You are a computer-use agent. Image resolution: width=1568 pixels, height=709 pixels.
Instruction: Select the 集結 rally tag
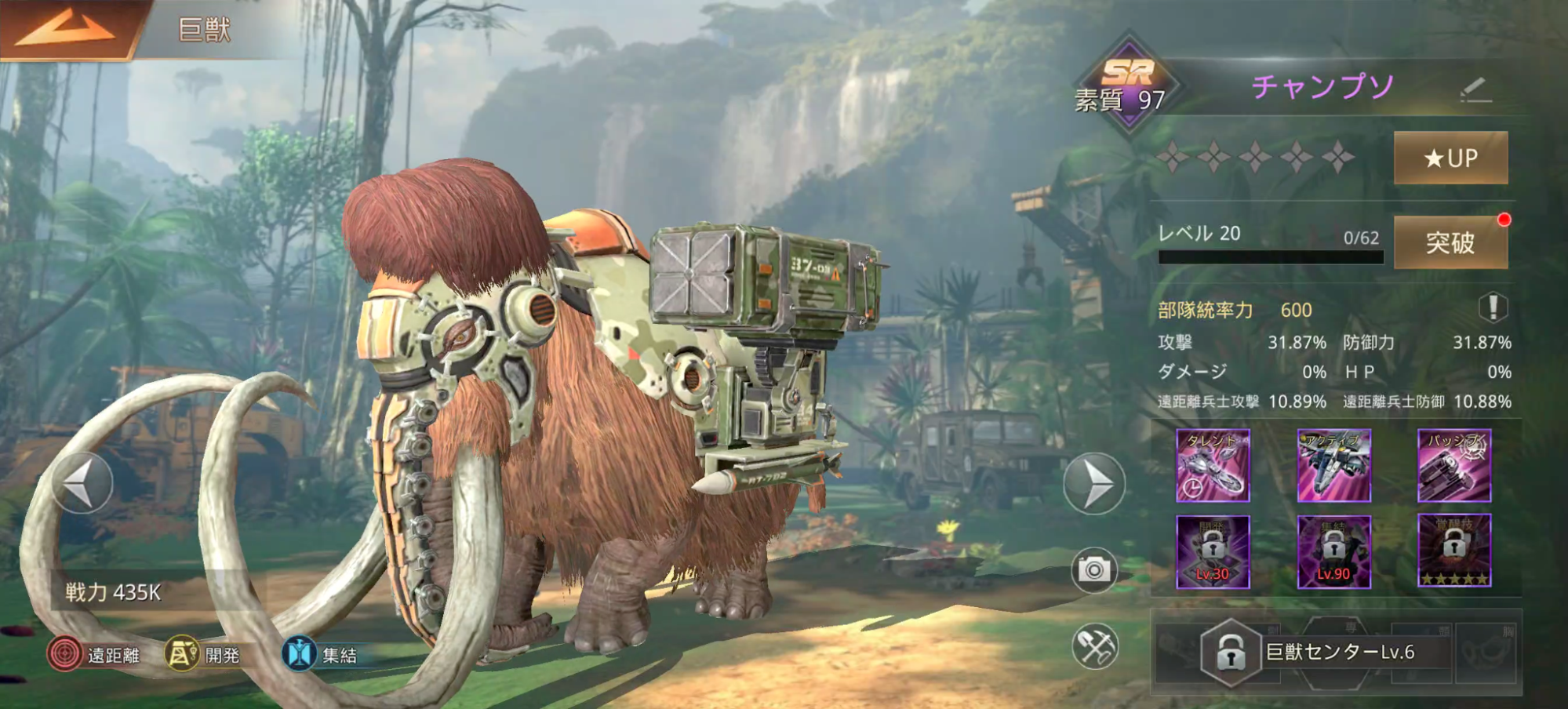point(321,654)
